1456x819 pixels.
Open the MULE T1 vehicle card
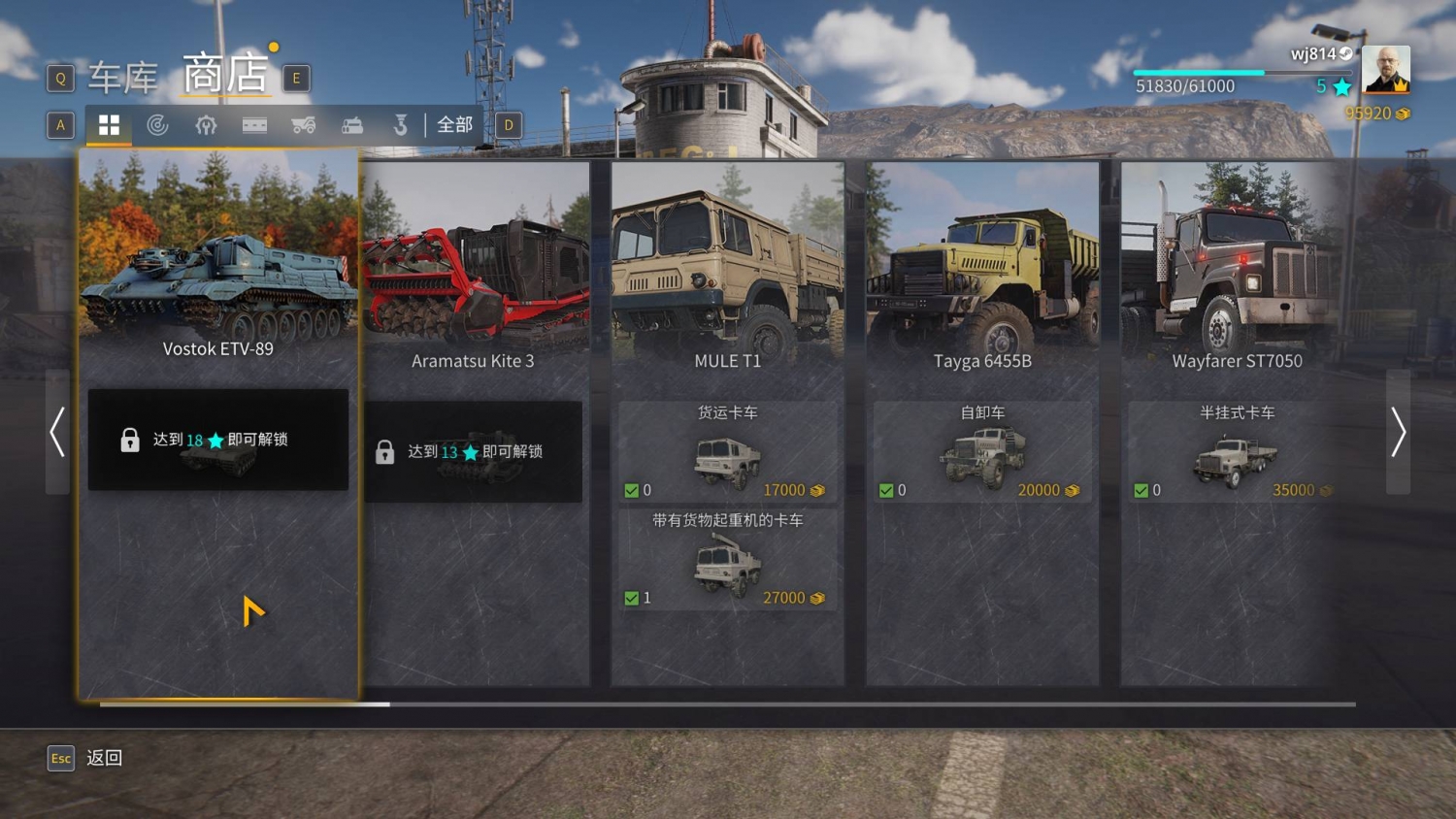(x=728, y=281)
